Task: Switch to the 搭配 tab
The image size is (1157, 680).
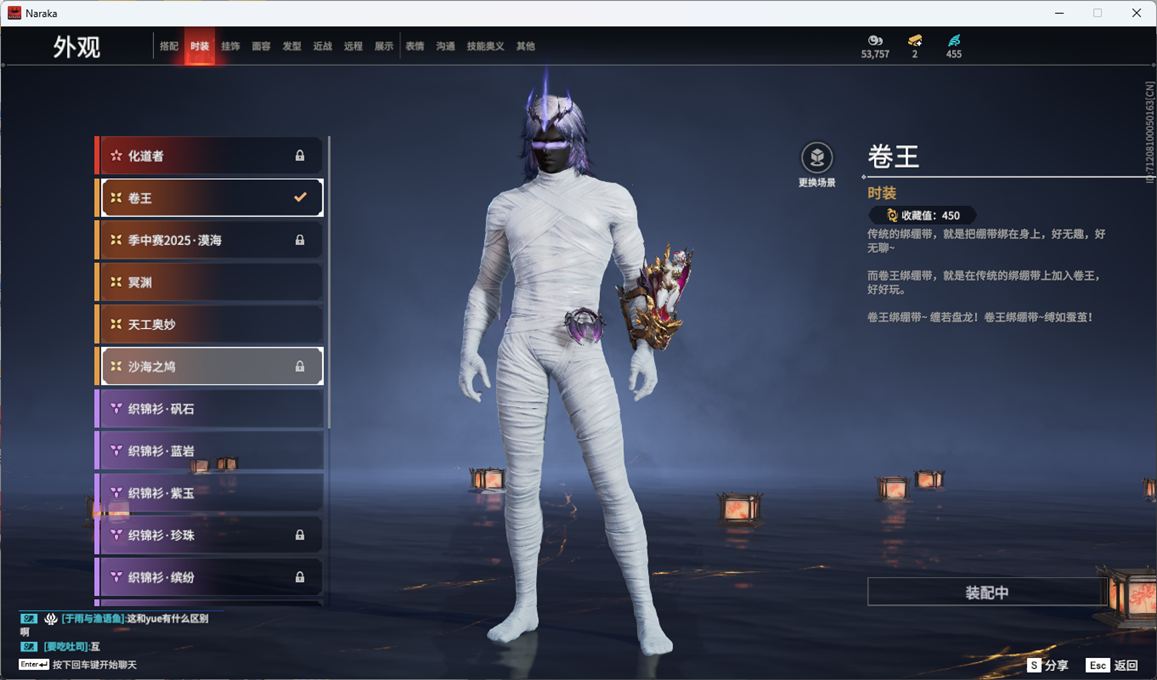Action: [169, 46]
